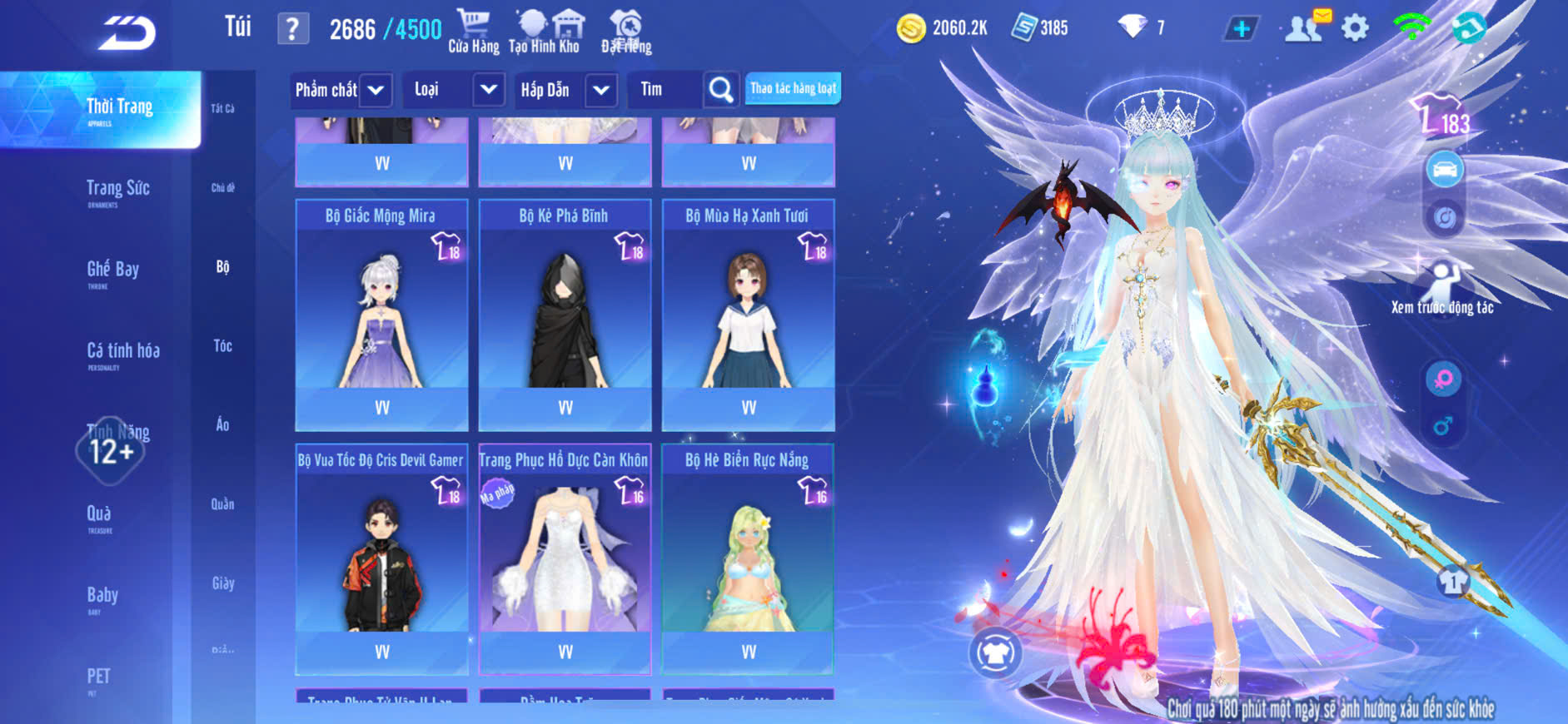Pick the Bộ Hè Biển Rực Nắng outfit

point(748,559)
